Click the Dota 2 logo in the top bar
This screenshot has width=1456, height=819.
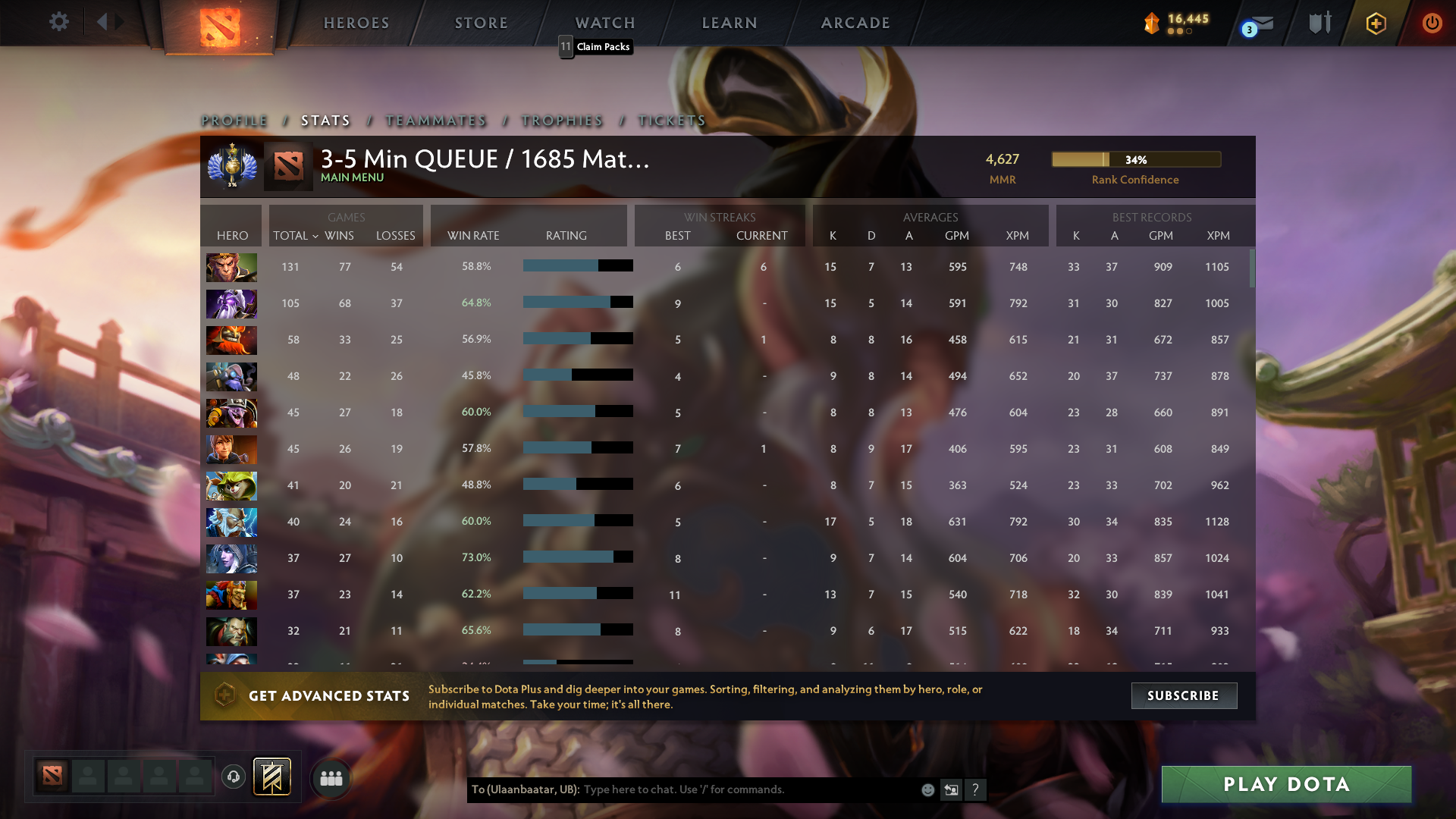click(218, 23)
